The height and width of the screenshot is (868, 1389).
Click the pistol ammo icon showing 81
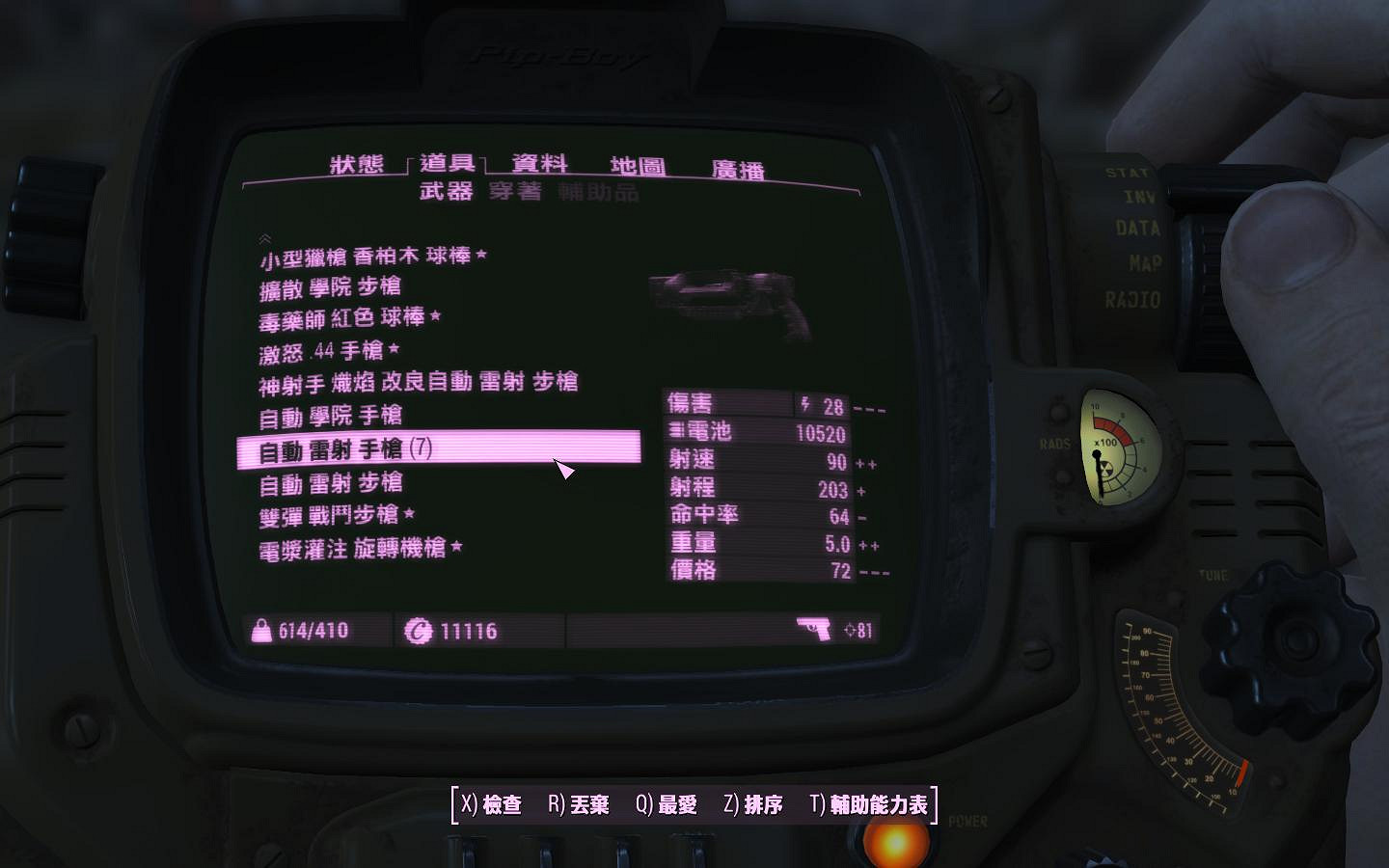tap(813, 629)
